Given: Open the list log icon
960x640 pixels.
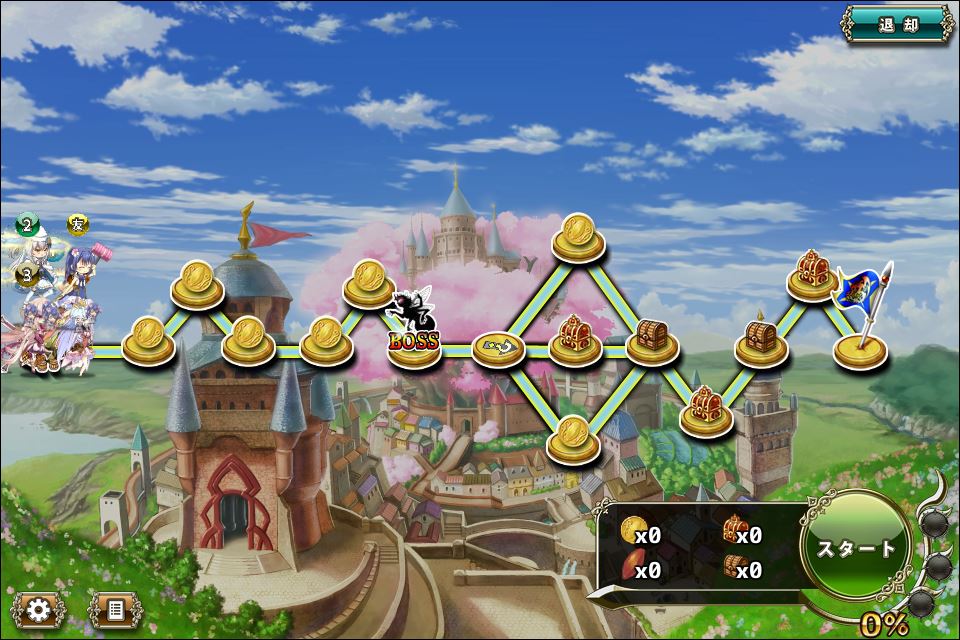Looking at the screenshot, I should pos(112,609).
